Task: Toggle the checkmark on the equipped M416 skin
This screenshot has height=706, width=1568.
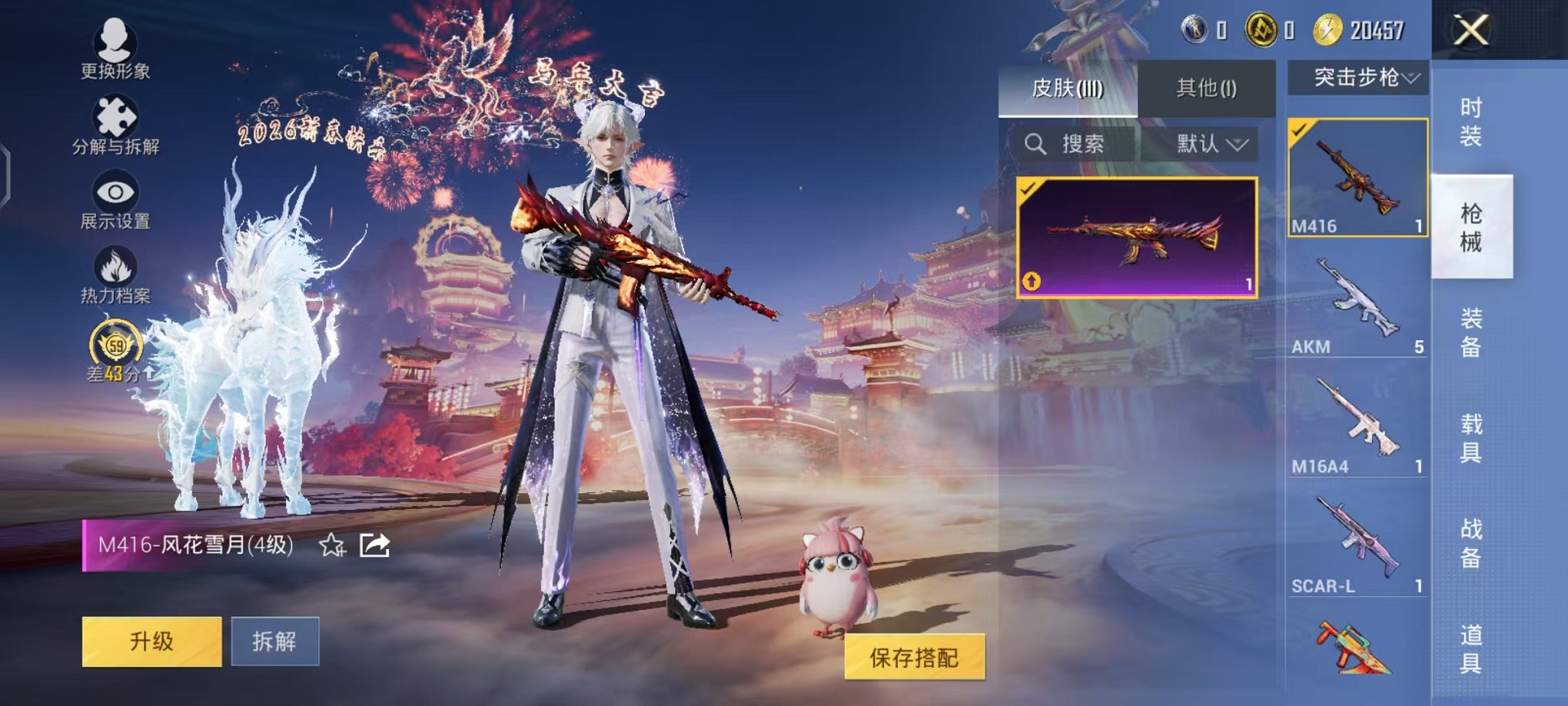Action: pyautogui.click(x=1030, y=188)
